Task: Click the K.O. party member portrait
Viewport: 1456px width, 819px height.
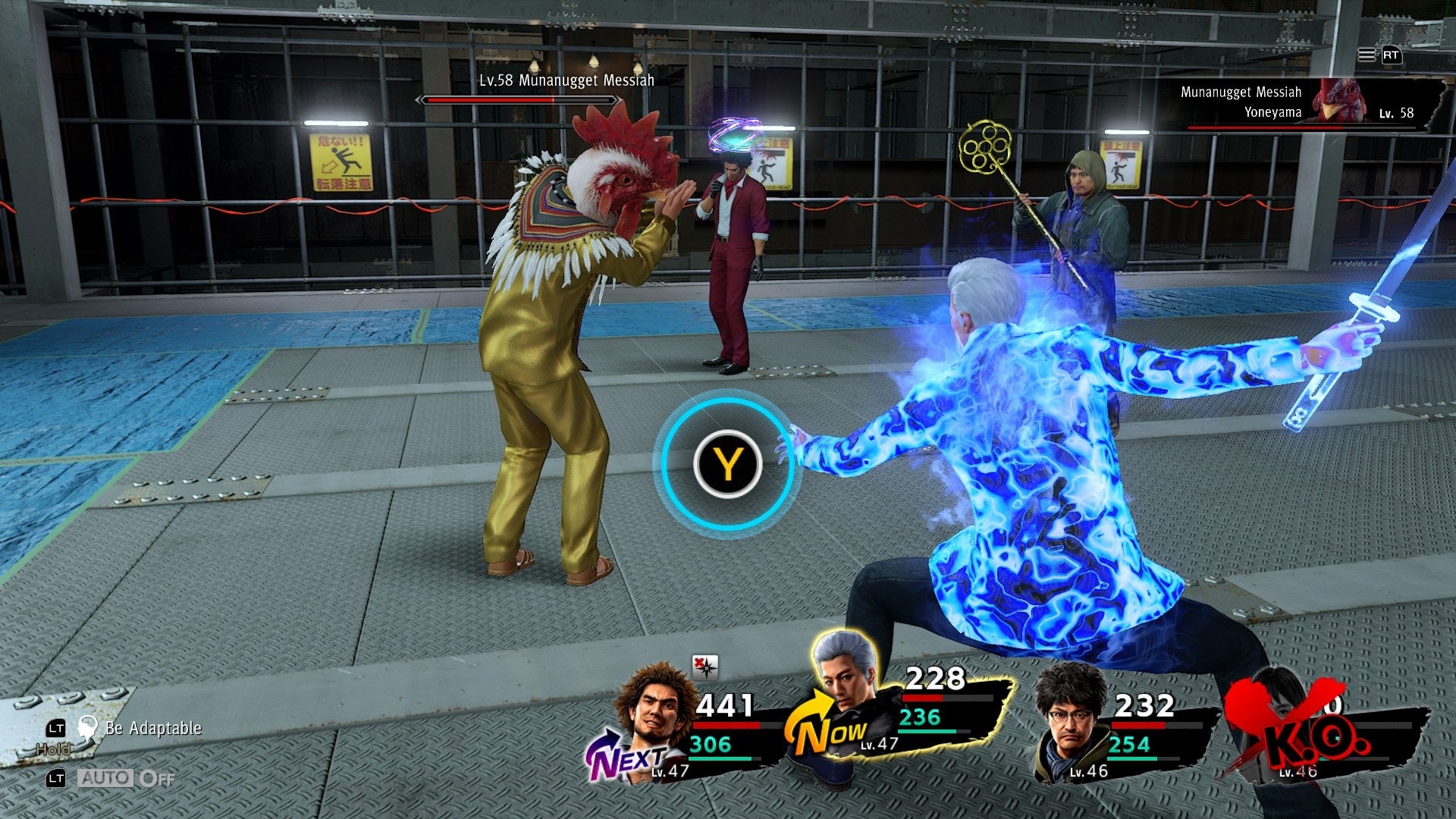Action: (1289, 728)
